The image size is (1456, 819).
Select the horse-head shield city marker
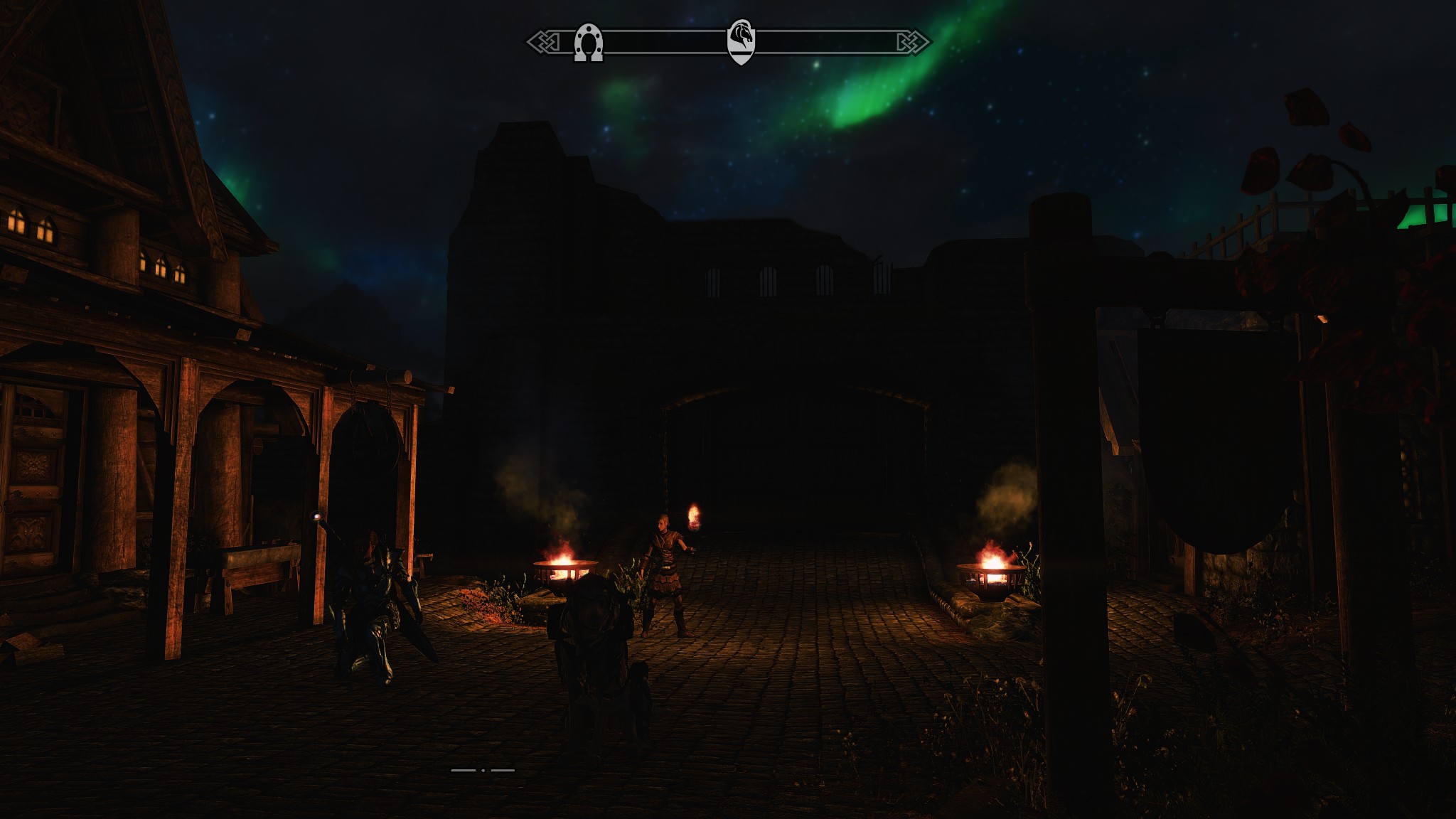coord(740,41)
